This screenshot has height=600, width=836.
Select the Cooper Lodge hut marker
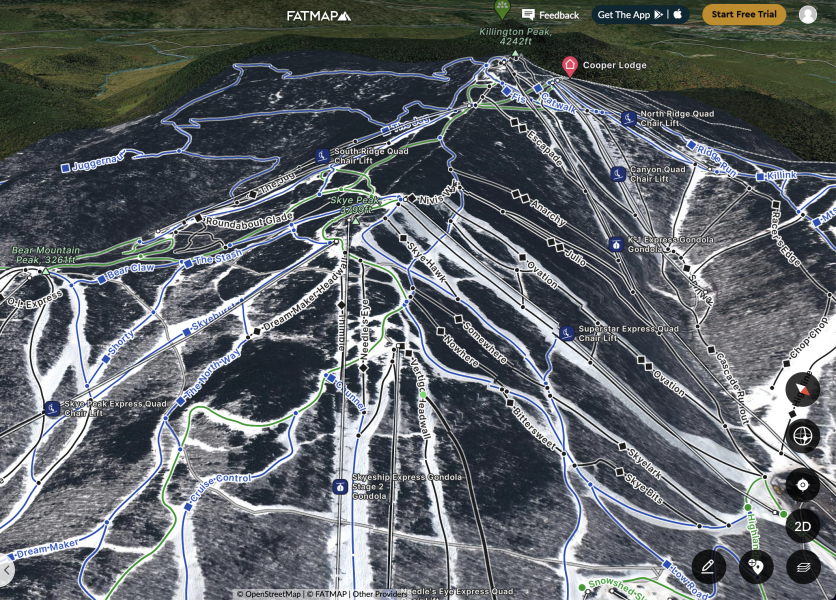coord(570,66)
